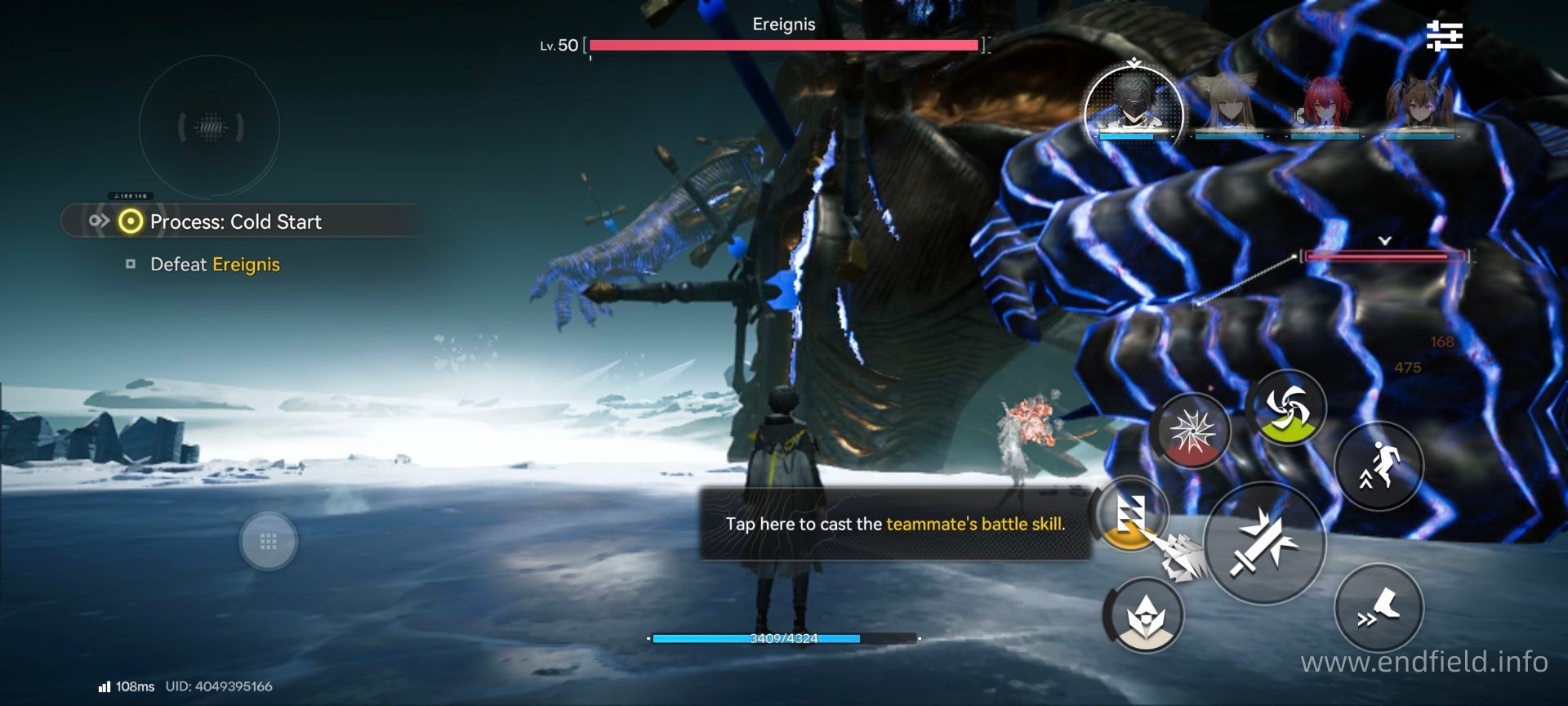1568x706 pixels.
Task: Tap the virtual joystick movement pad
Action: click(268, 541)
